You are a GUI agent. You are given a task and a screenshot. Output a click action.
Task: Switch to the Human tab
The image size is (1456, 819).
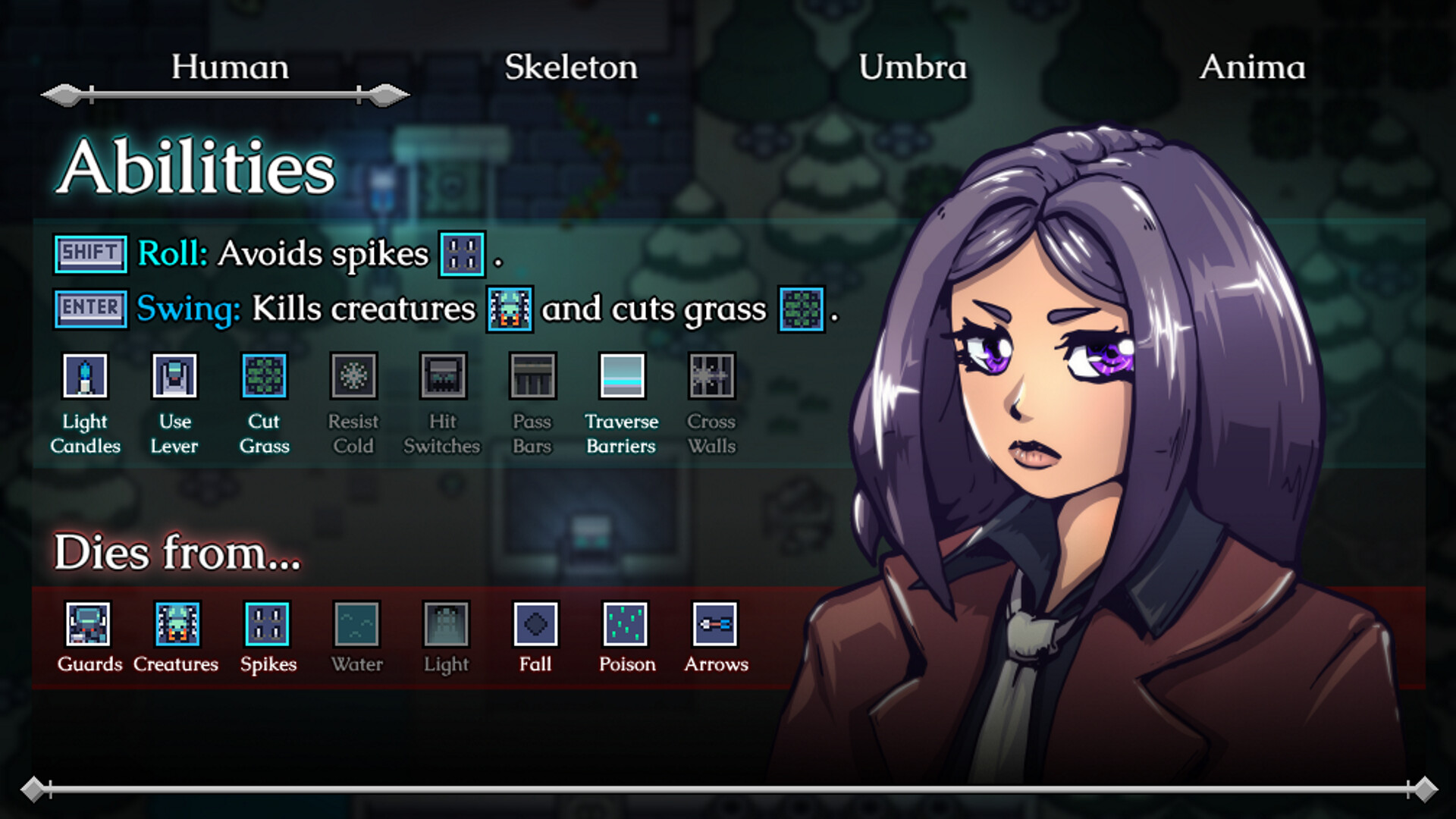point(230,67)
